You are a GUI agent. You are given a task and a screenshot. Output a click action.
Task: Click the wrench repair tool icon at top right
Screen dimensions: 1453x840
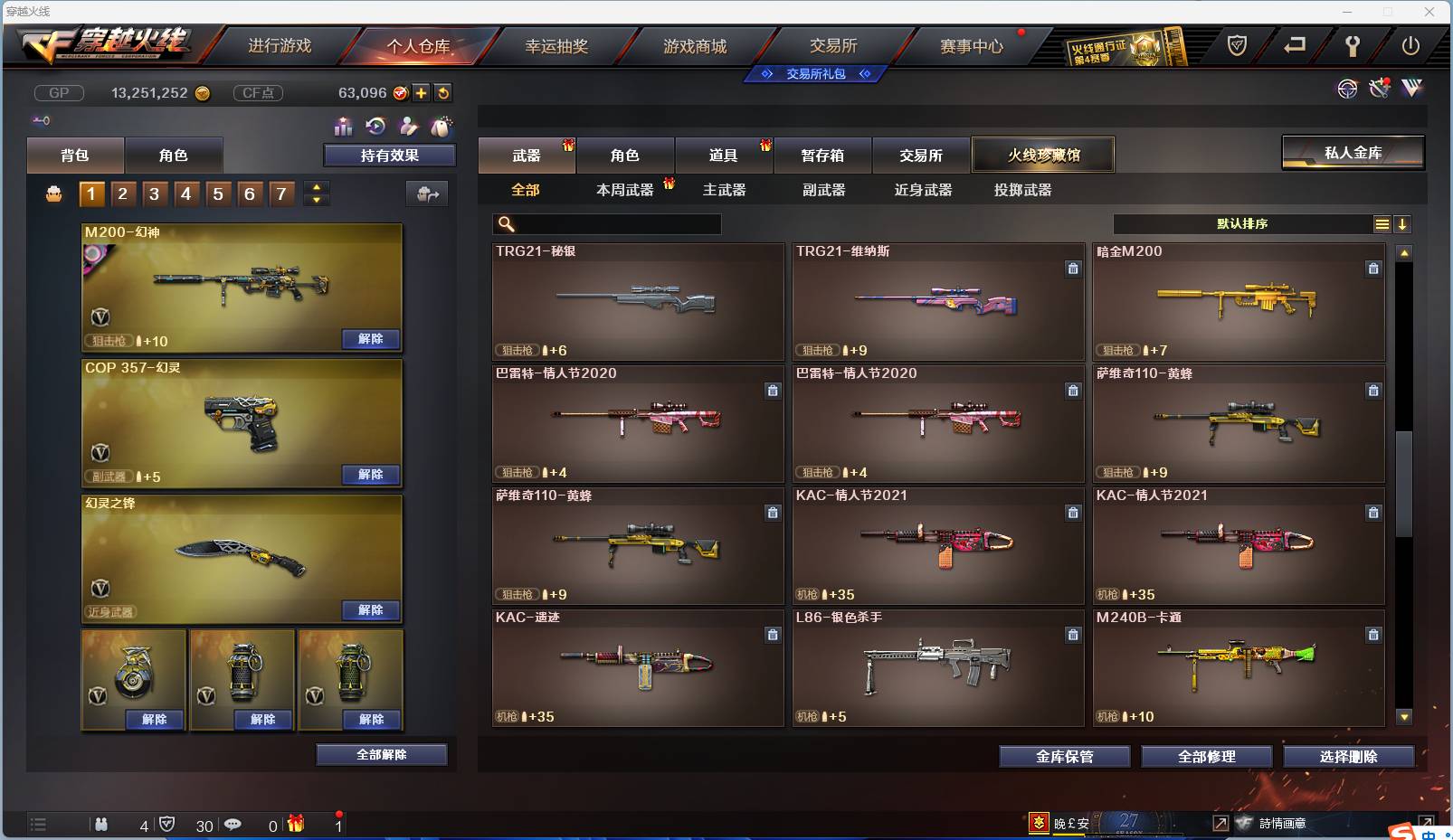[x=1379, y=89]
